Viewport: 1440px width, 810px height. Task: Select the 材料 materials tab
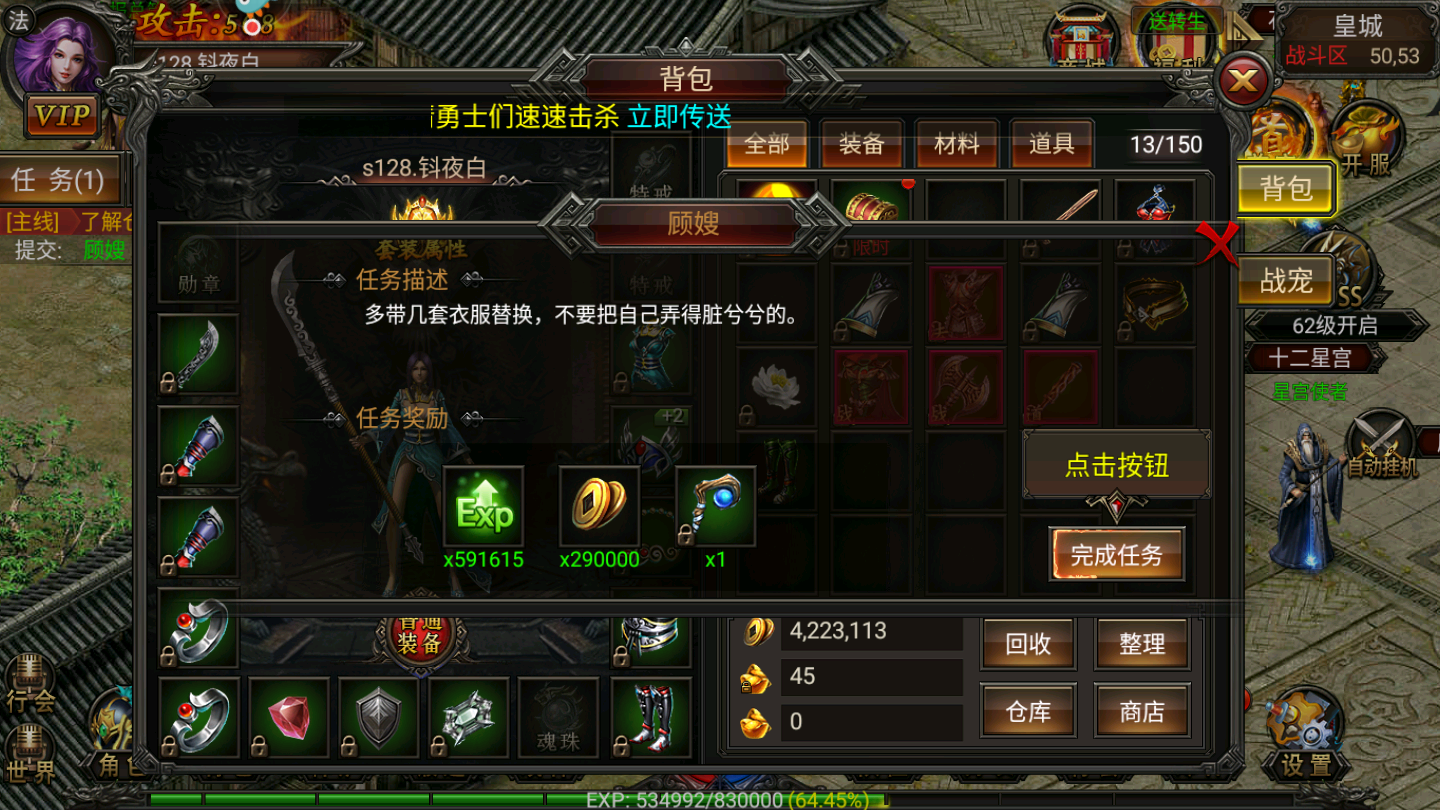pyautogui.click(x=956, y=144)
